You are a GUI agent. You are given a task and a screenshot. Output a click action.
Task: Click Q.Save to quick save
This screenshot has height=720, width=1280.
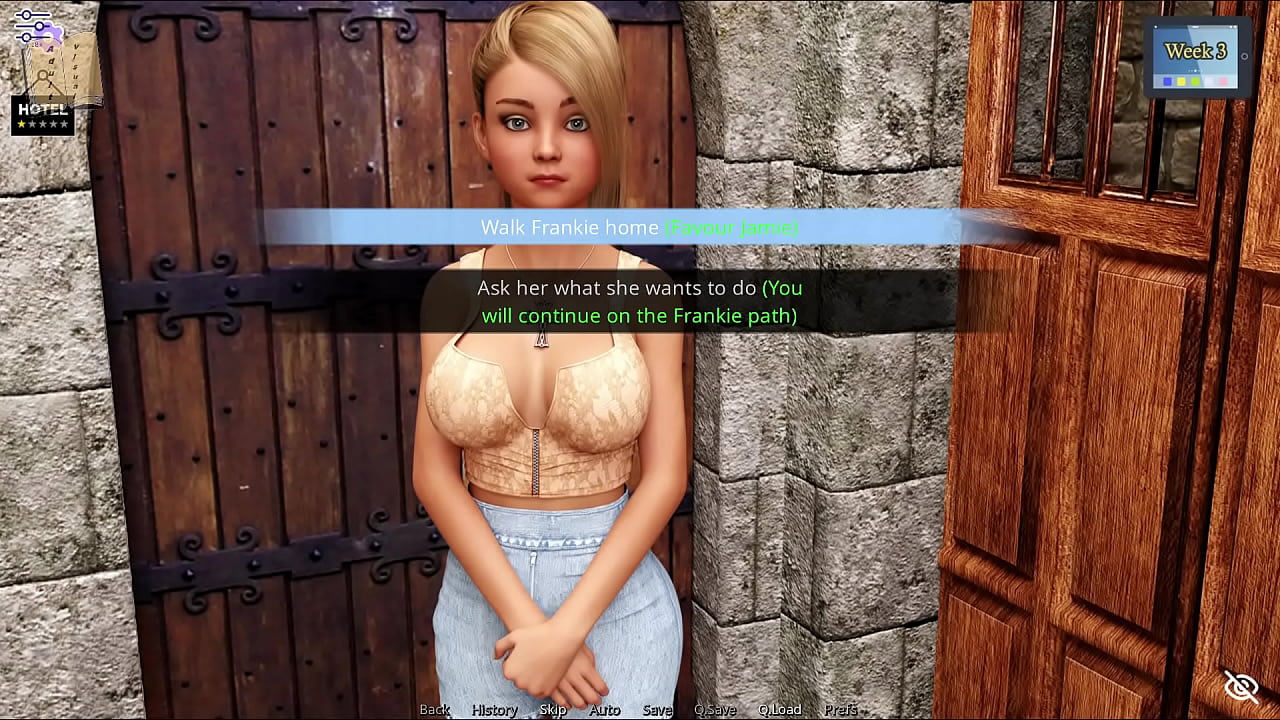coord(714,709)
